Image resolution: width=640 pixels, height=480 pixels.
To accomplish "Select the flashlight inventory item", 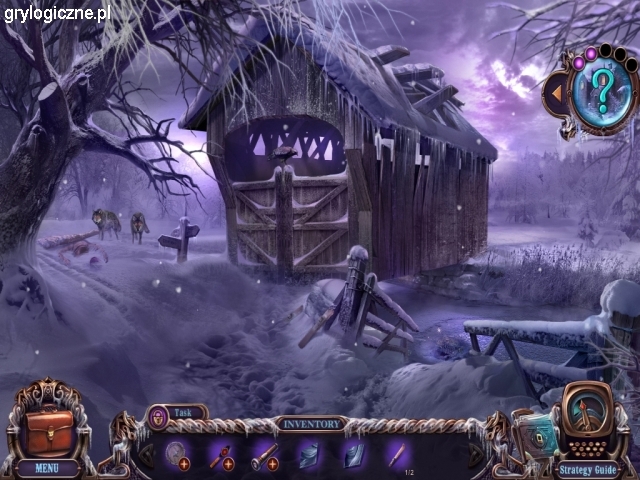I will pos(263,452).
